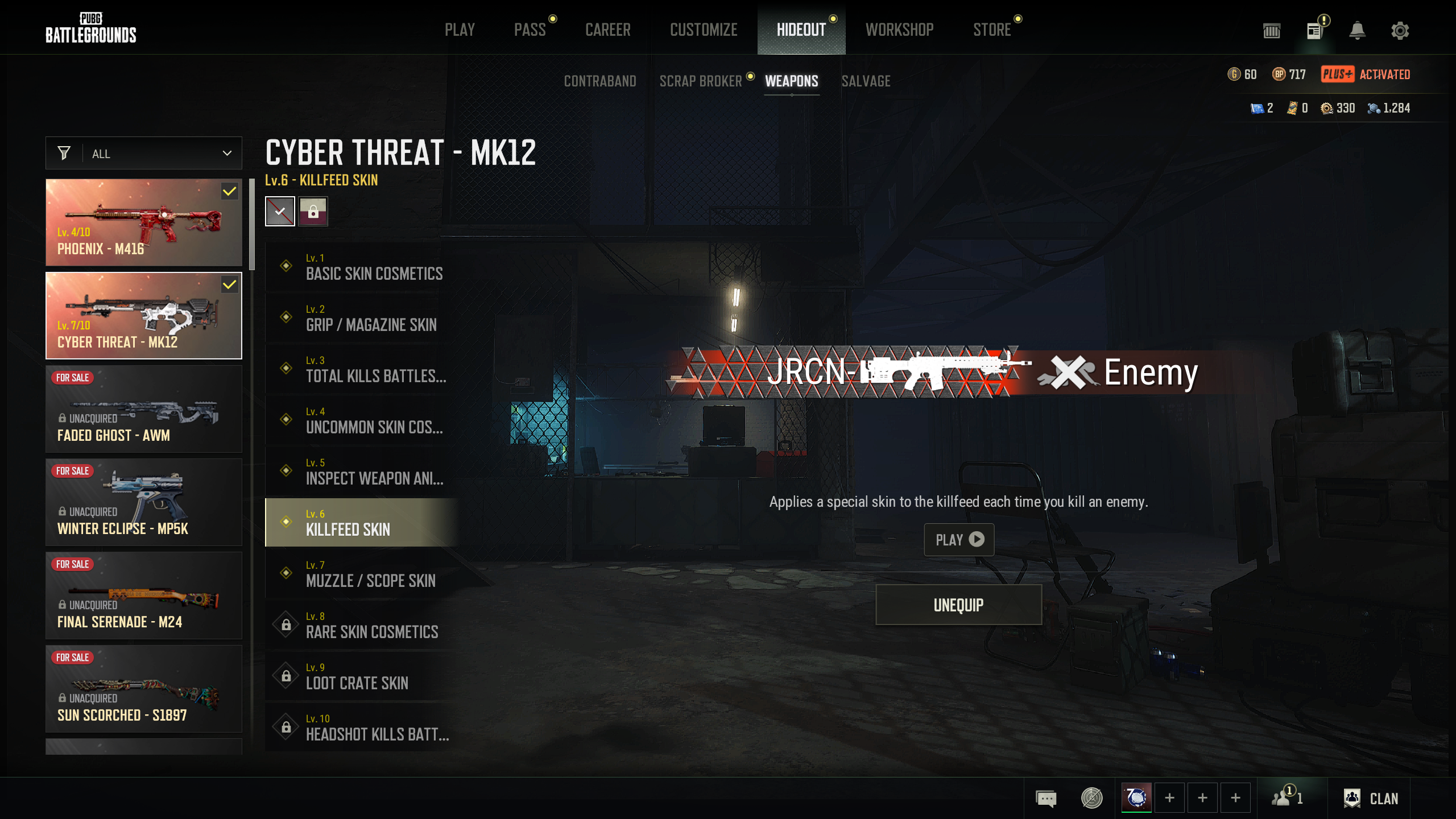The height and width of the screenshot is (819, 1456).
Task: Choose the Faded Ghost - AWM card
Action: click(x=144, y=409)
